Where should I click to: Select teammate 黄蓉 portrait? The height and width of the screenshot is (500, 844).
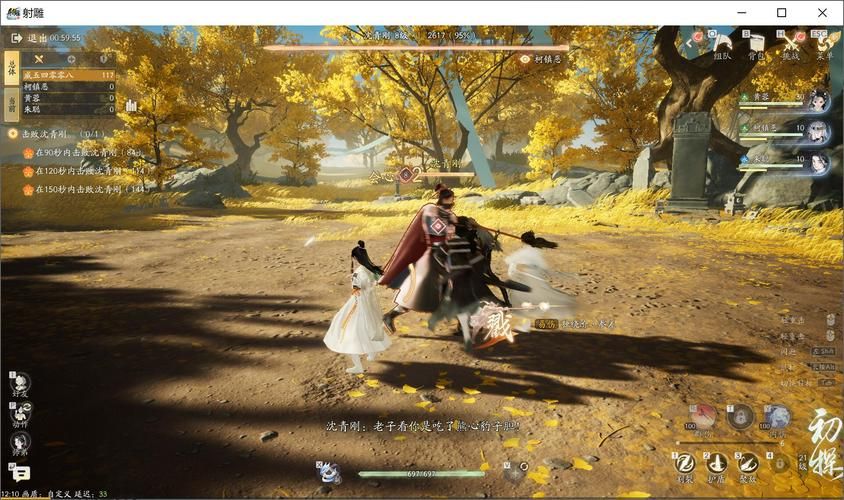[819, 101]
